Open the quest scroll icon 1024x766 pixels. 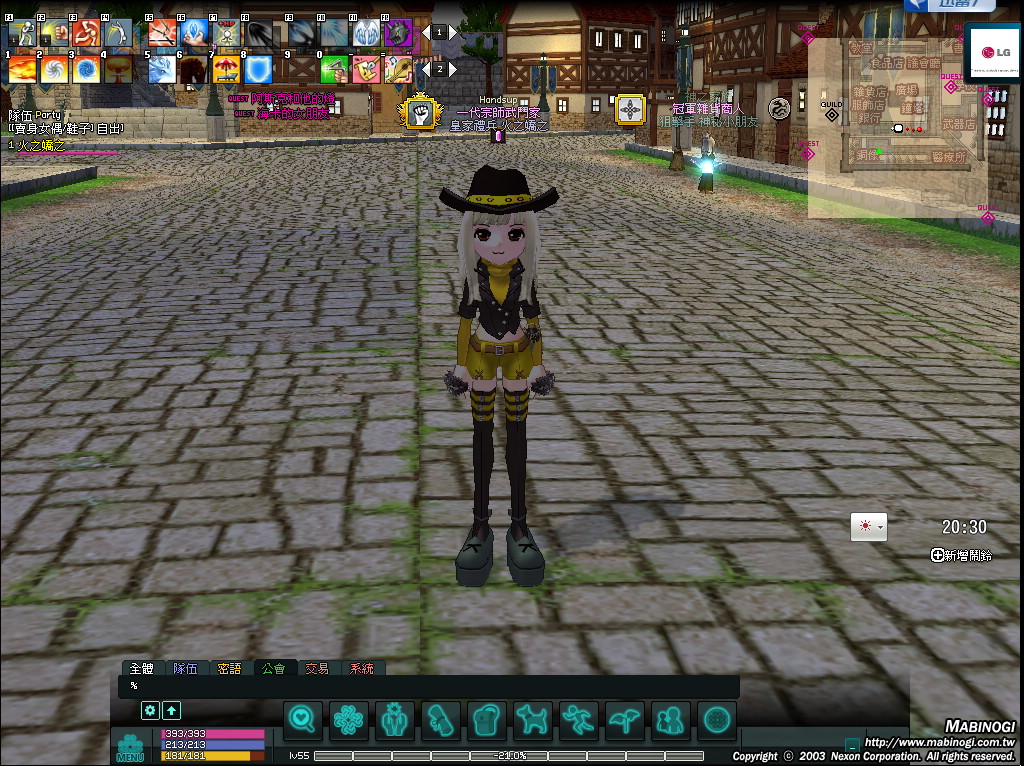441,719
